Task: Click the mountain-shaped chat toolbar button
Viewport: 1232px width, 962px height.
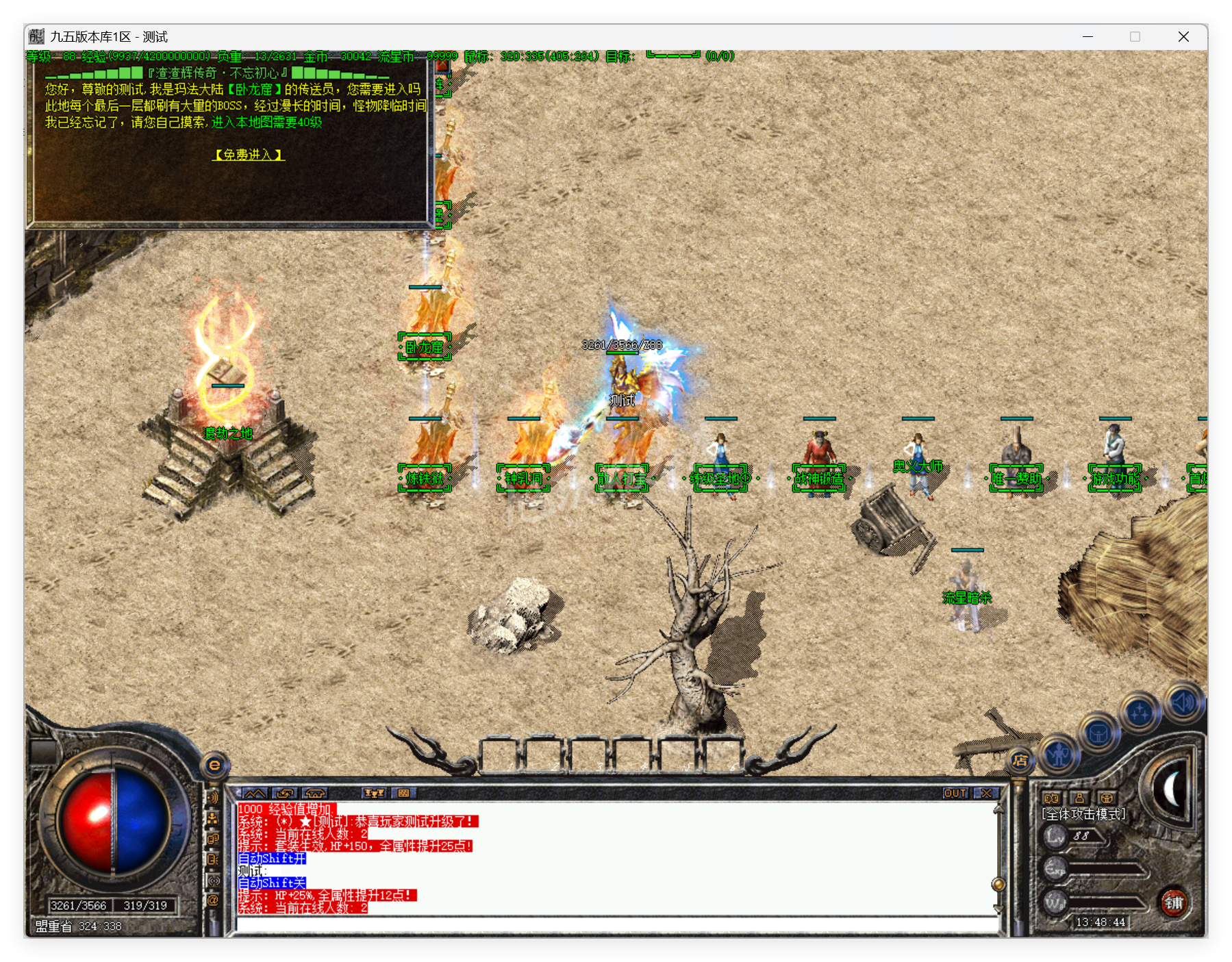Action: [x=255, y=793]
